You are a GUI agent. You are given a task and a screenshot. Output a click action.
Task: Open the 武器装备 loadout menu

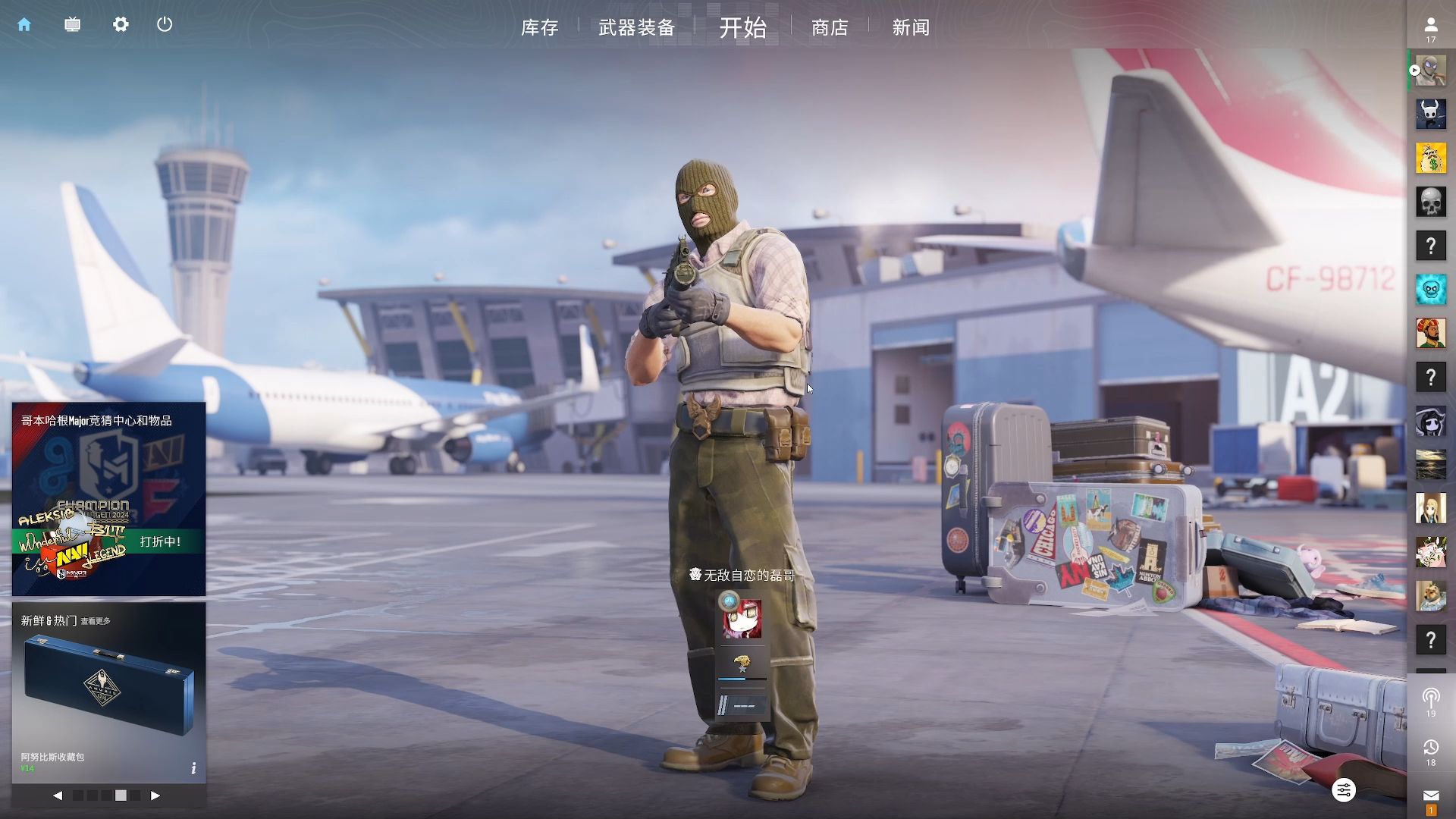click(x=636, y=28)
